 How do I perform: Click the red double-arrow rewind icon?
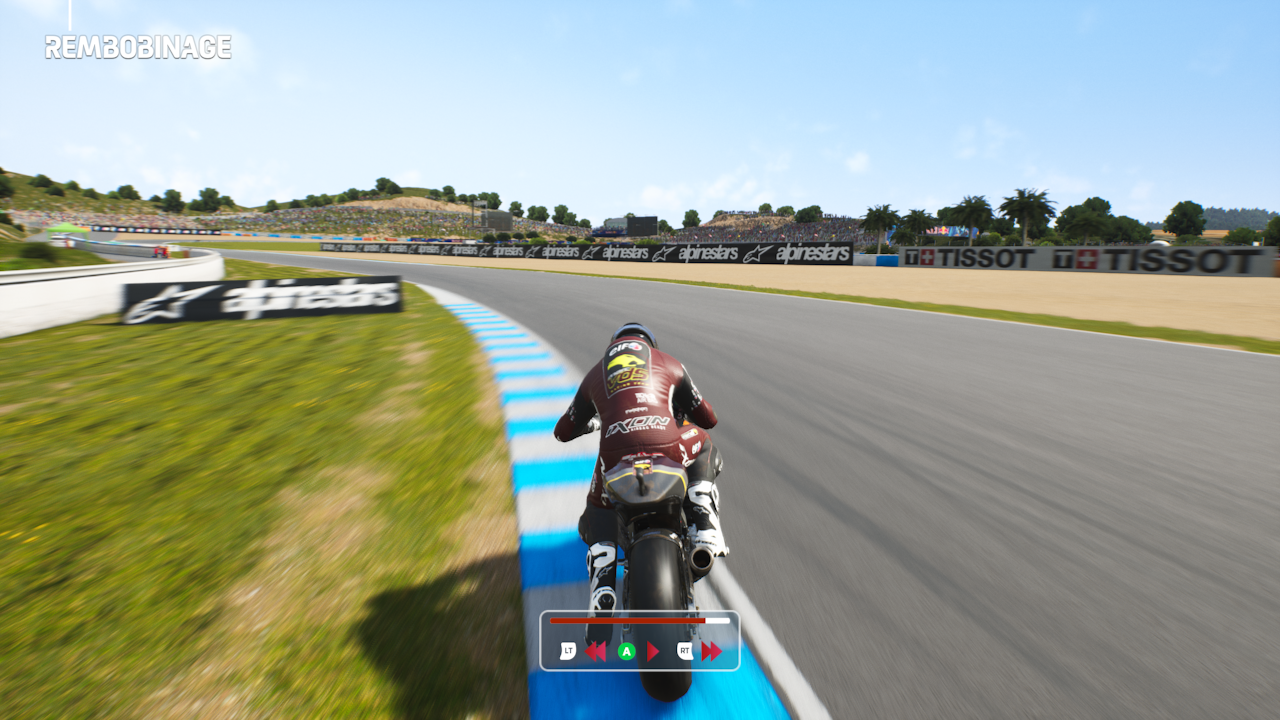[x=595, y=652]
